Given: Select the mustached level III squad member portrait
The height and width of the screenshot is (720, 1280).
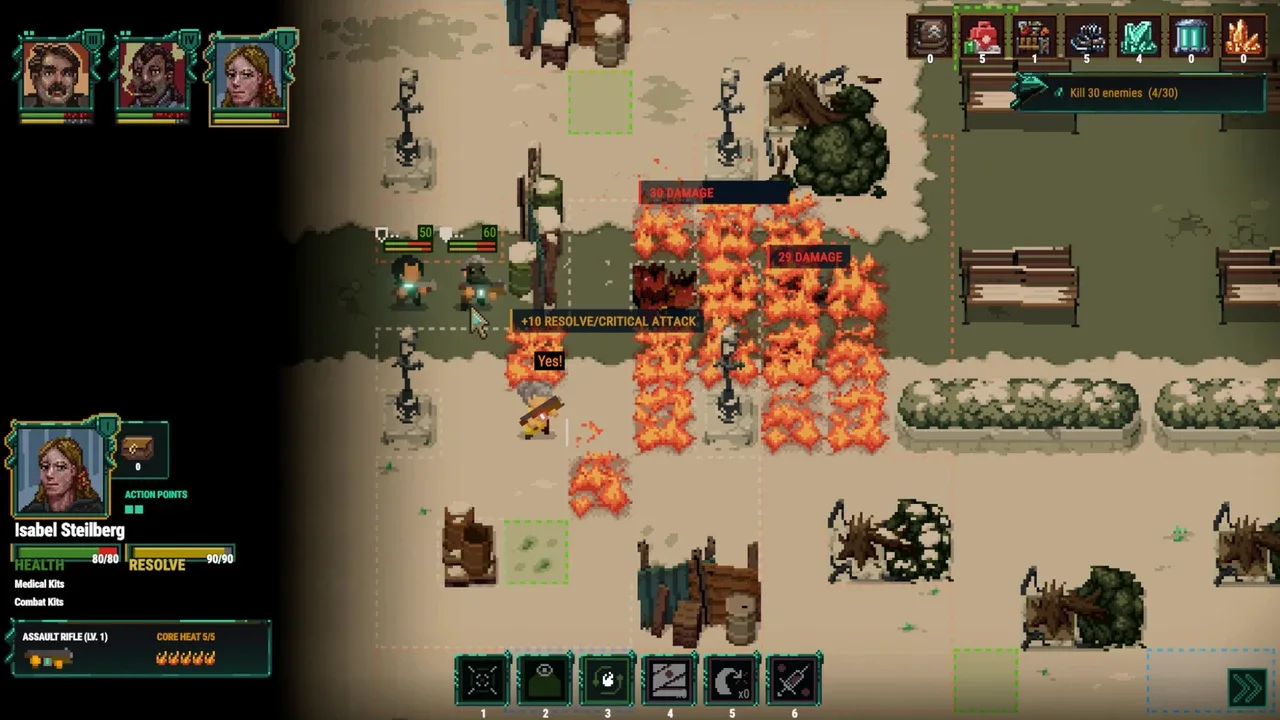Looking at the screenshot, I should coord(56,73).
